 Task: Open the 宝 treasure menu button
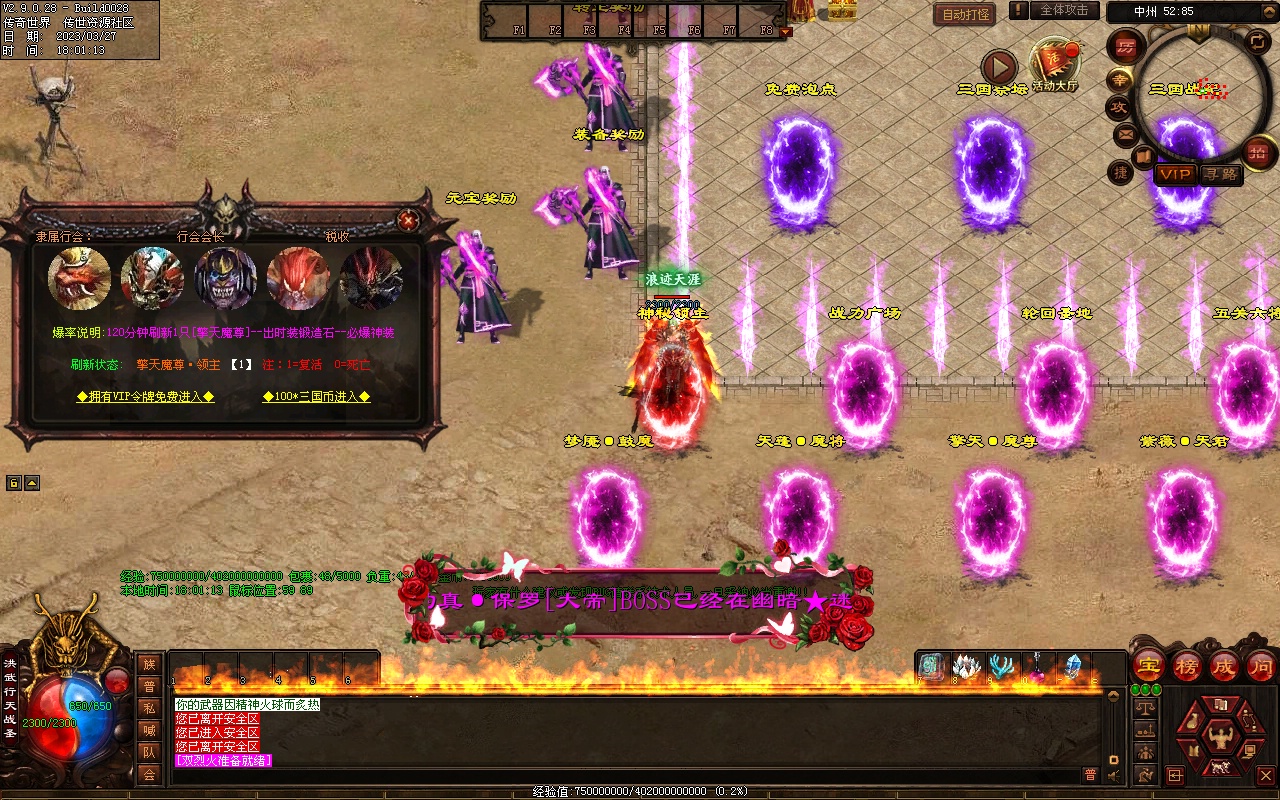[1148, 665]
